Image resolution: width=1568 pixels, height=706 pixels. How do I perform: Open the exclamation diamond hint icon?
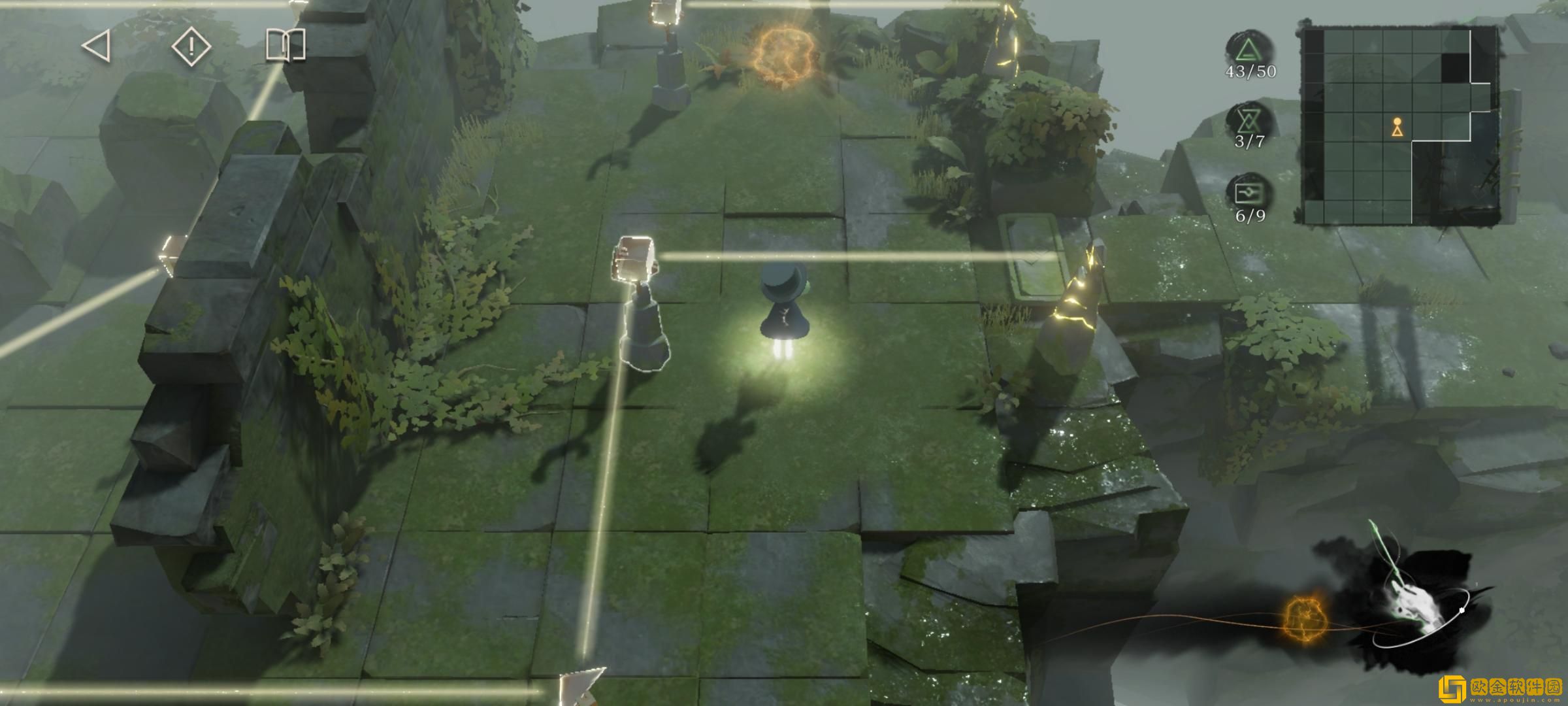(191, 46)
